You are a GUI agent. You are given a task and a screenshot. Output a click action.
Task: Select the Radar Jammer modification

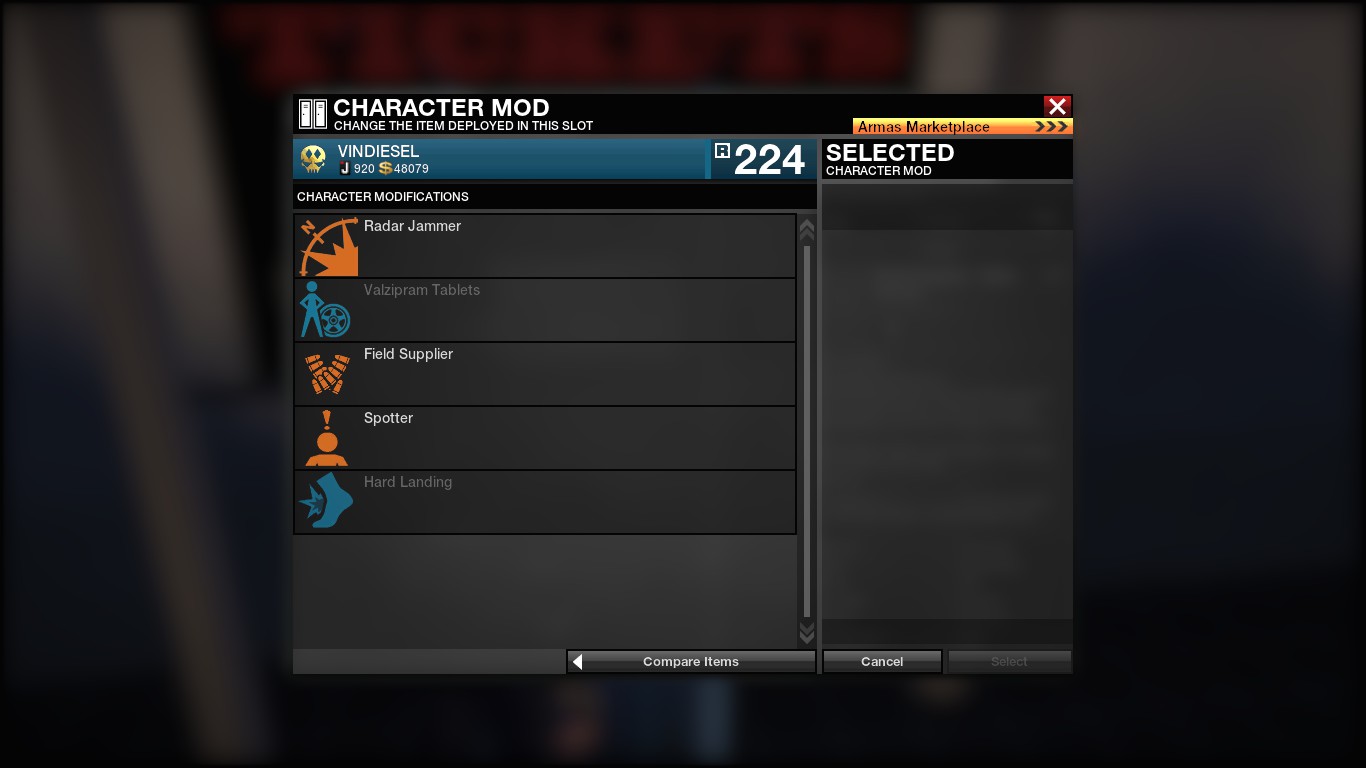point(545,246)
